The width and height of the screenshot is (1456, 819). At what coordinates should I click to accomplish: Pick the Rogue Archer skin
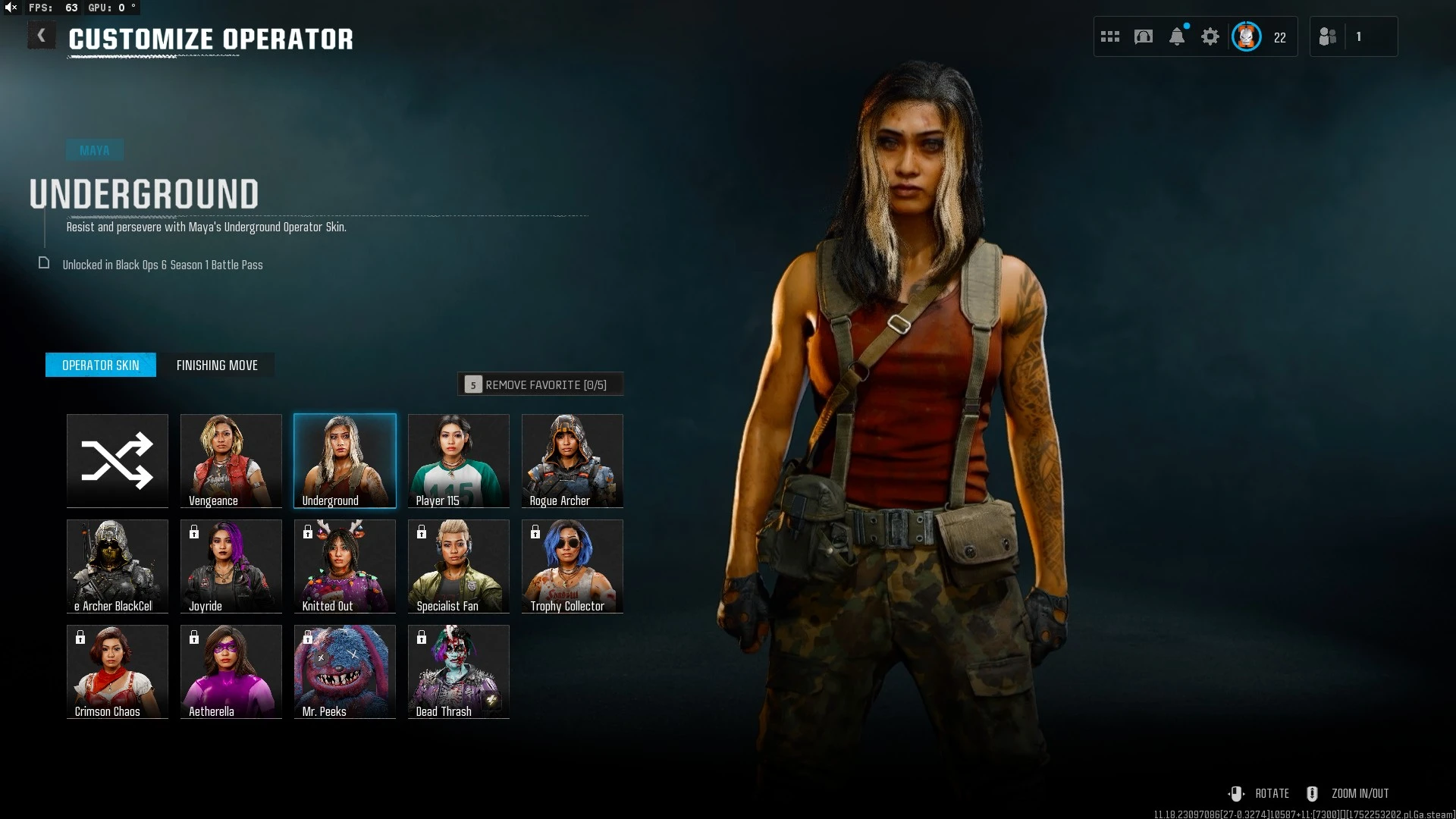(x=573, y=460)
